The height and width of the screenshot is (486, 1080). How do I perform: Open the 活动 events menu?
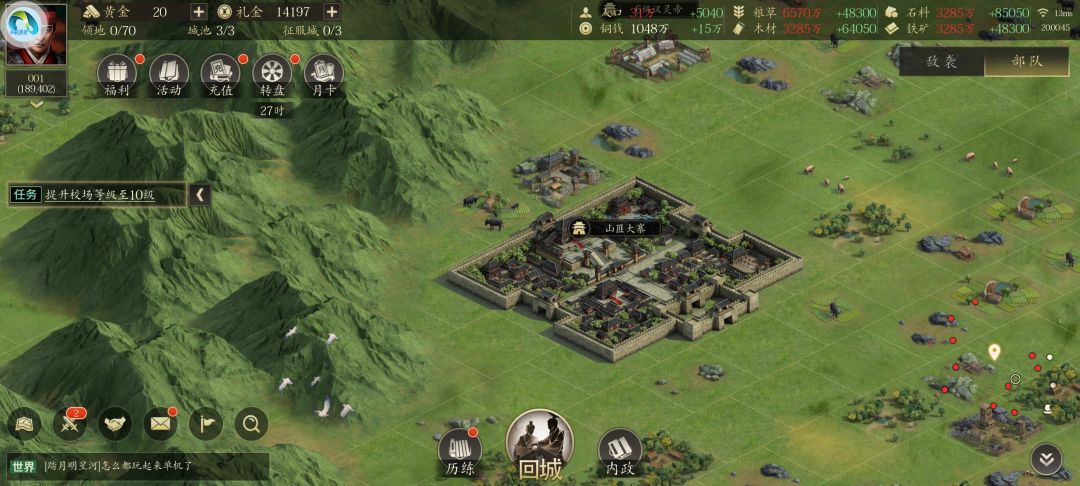coord(169,72)
